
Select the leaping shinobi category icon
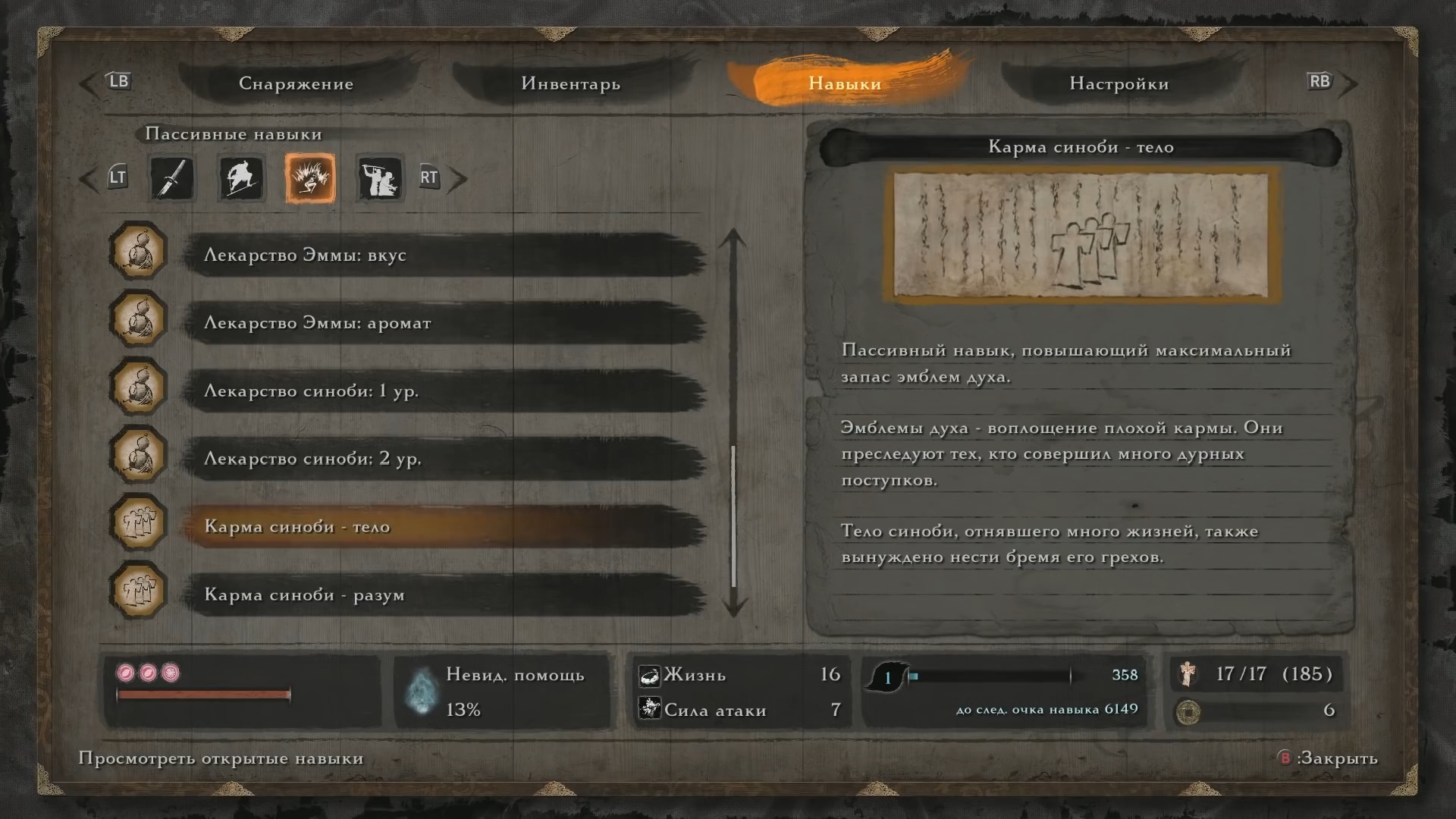(241, 179)
